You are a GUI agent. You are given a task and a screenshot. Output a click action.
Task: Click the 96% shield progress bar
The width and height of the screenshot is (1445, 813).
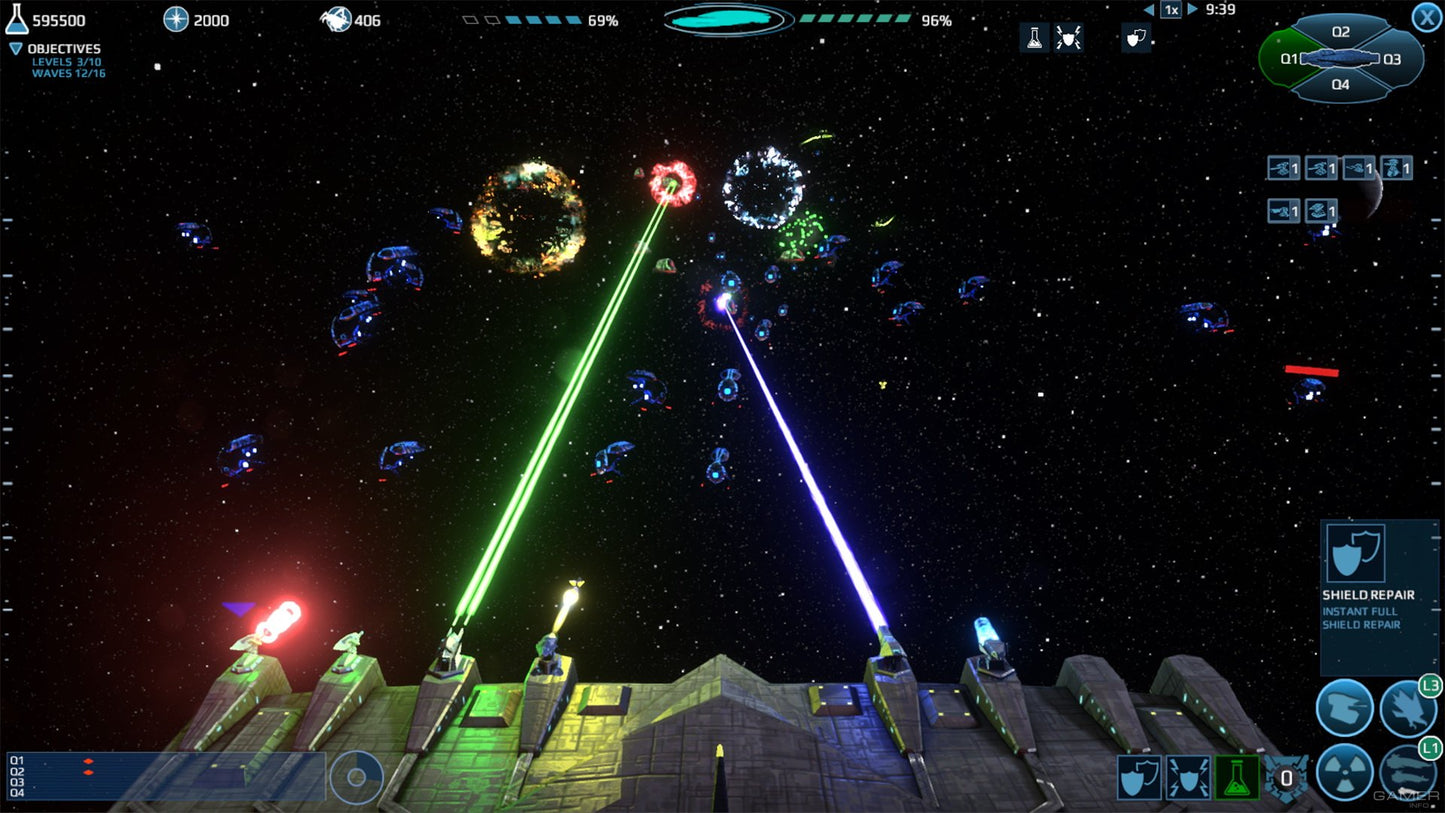tap(855, 17)
